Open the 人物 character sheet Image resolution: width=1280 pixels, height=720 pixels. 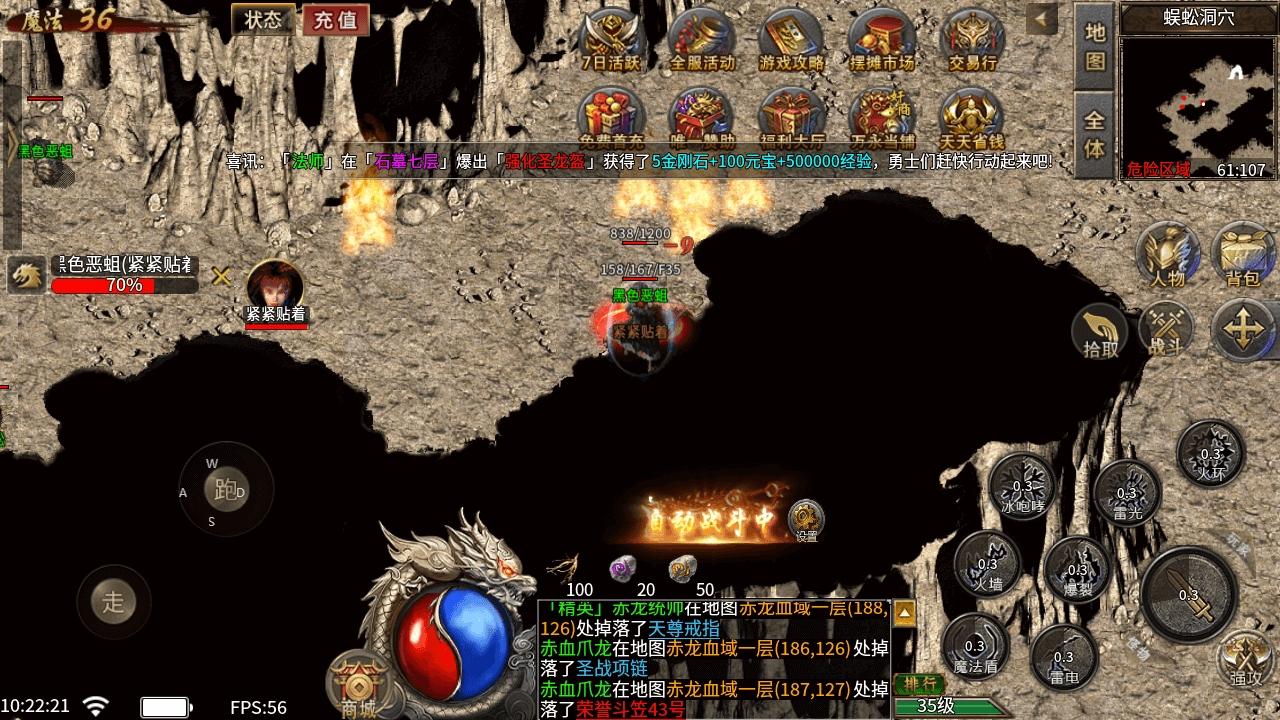(x=1167, y=254)
